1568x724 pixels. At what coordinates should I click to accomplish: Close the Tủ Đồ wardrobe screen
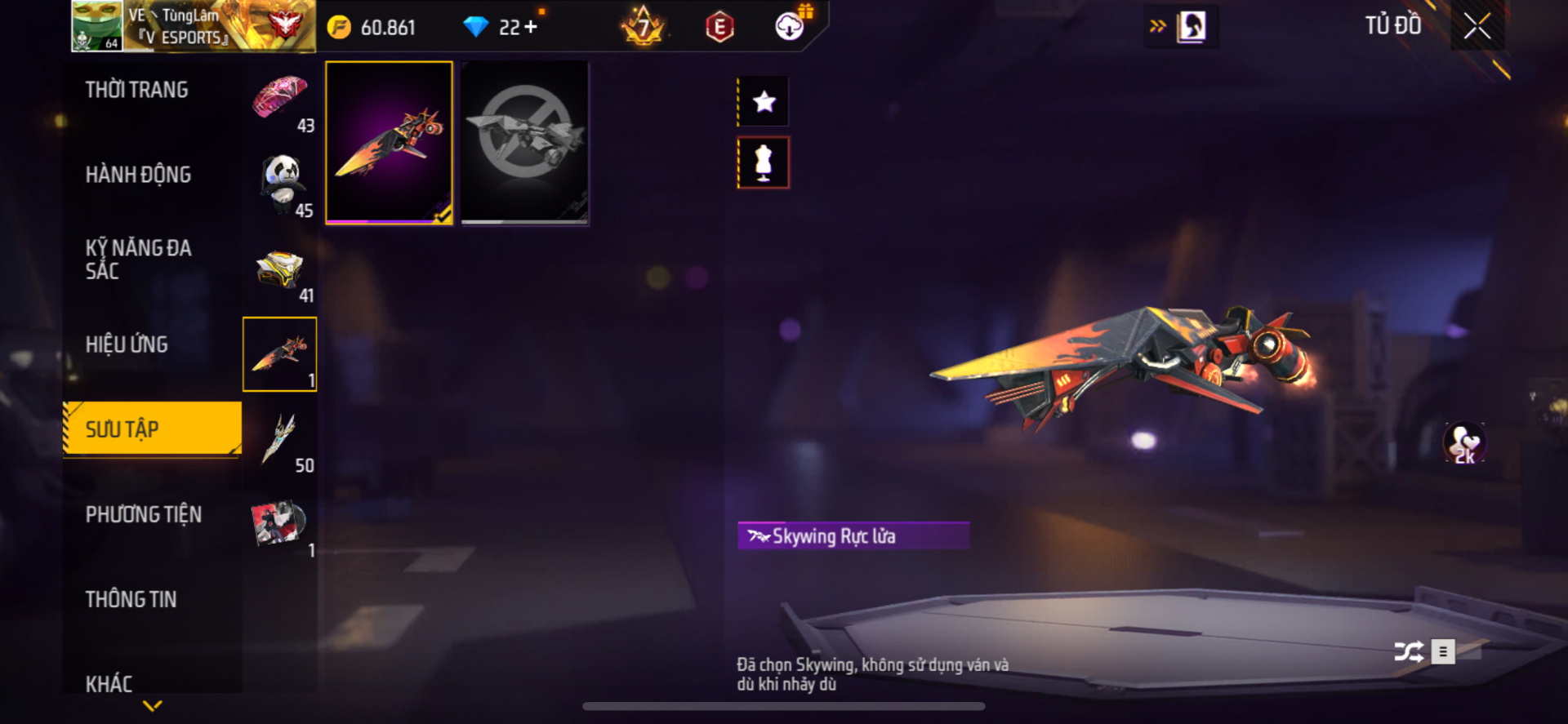[1477, 26]
